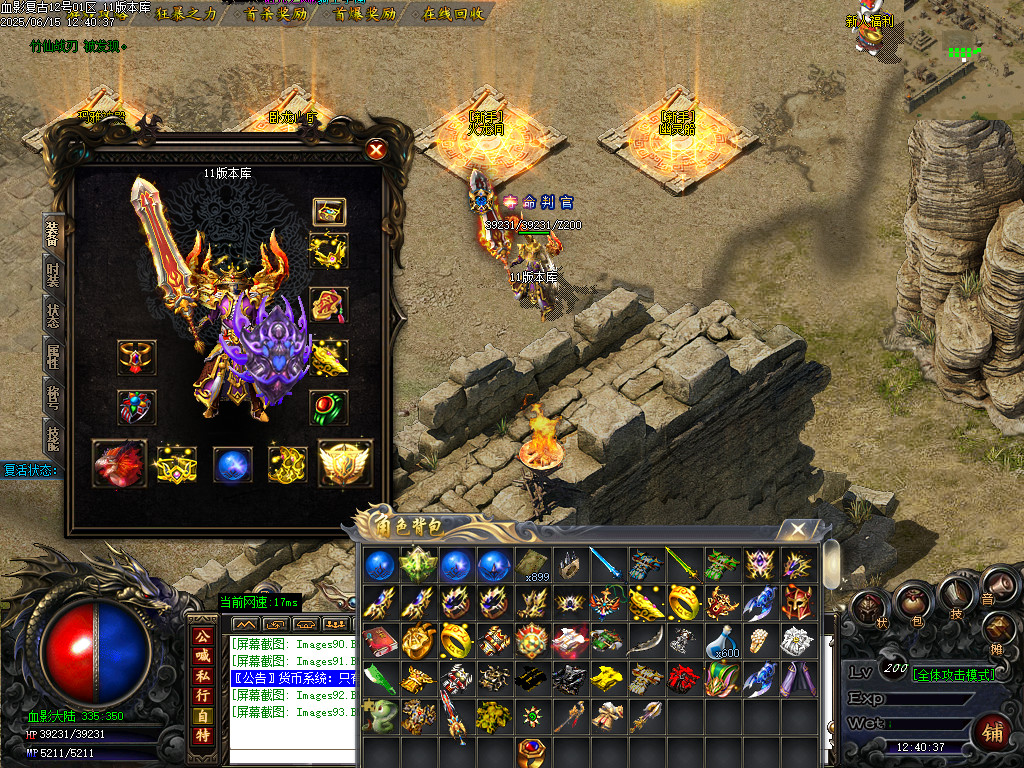Switch chat to the 公 public channel

203,636
